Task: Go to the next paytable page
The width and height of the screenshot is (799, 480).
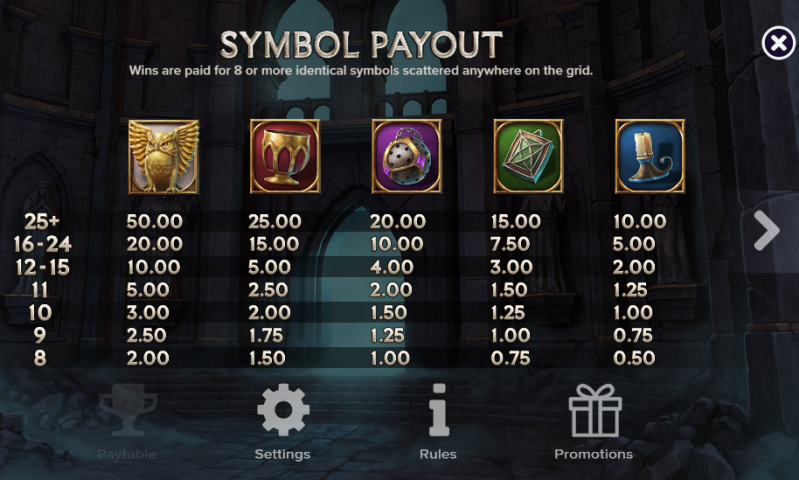Action: click(x=766, y=231)
